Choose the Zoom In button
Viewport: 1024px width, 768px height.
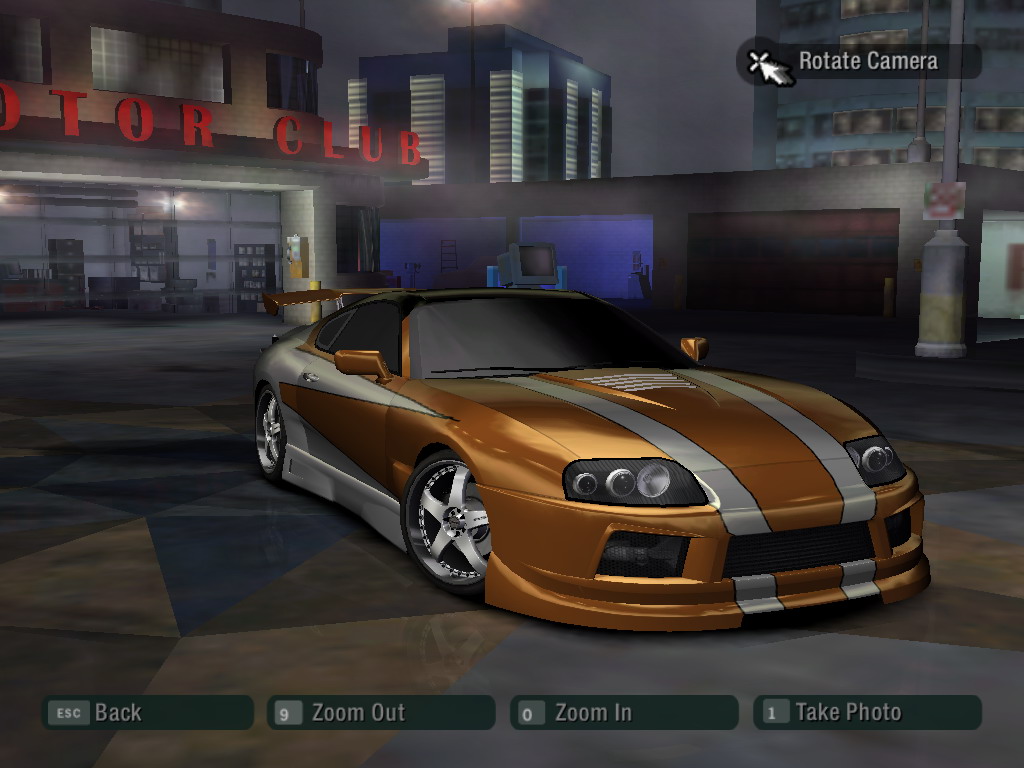click(623, 713)
